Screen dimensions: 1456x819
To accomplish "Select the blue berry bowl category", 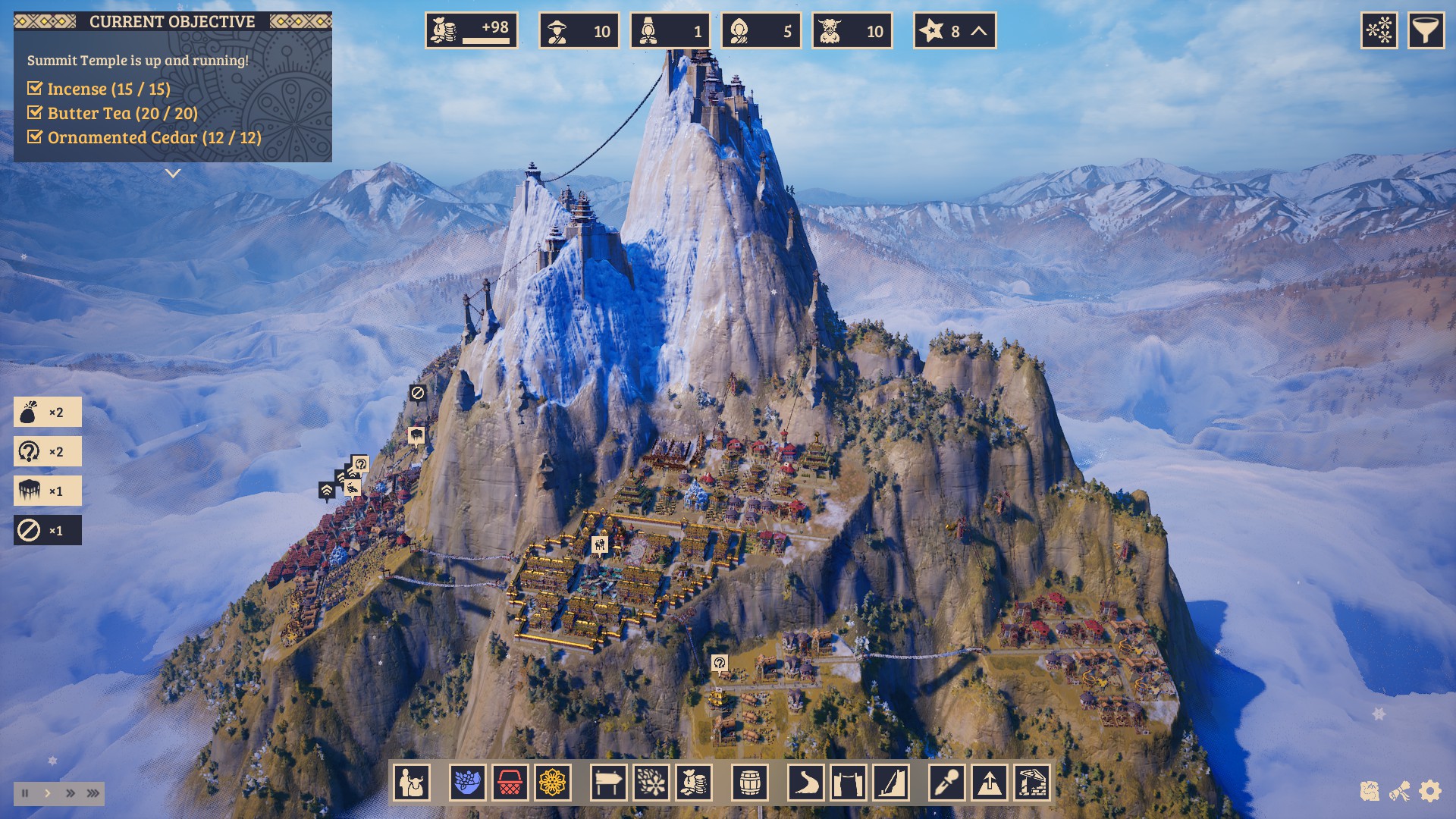I will [467, 783].
